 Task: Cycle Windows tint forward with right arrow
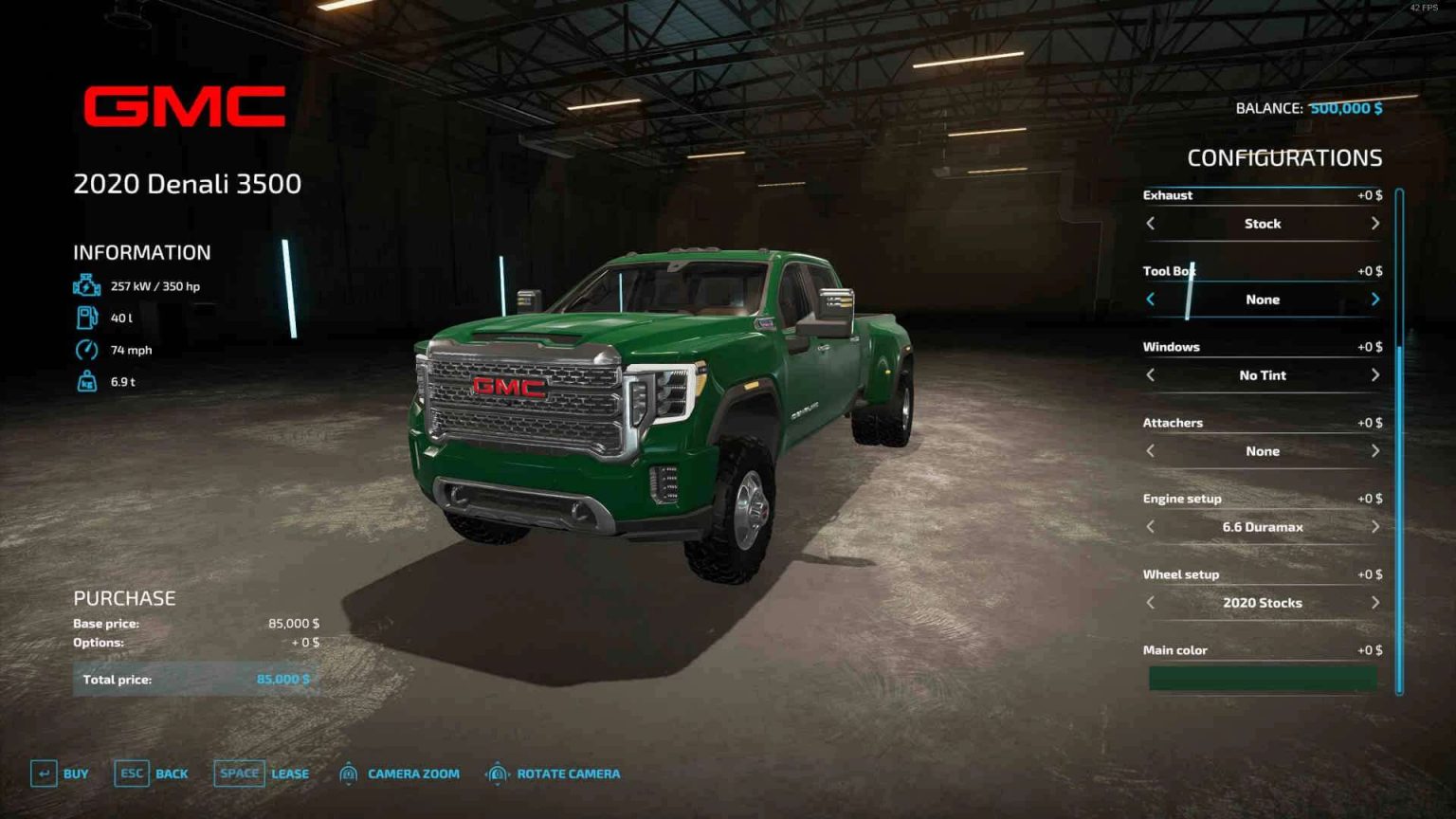(1375, 374)
